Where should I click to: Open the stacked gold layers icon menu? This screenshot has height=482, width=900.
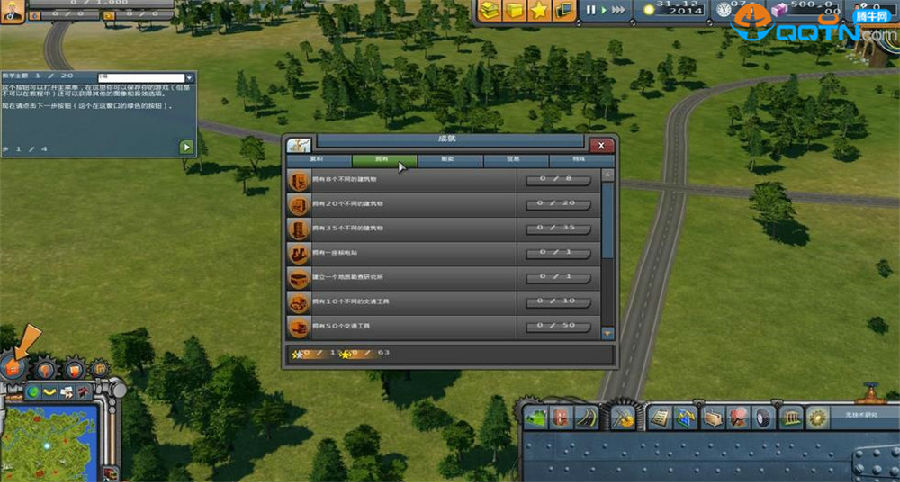point(489,10)
